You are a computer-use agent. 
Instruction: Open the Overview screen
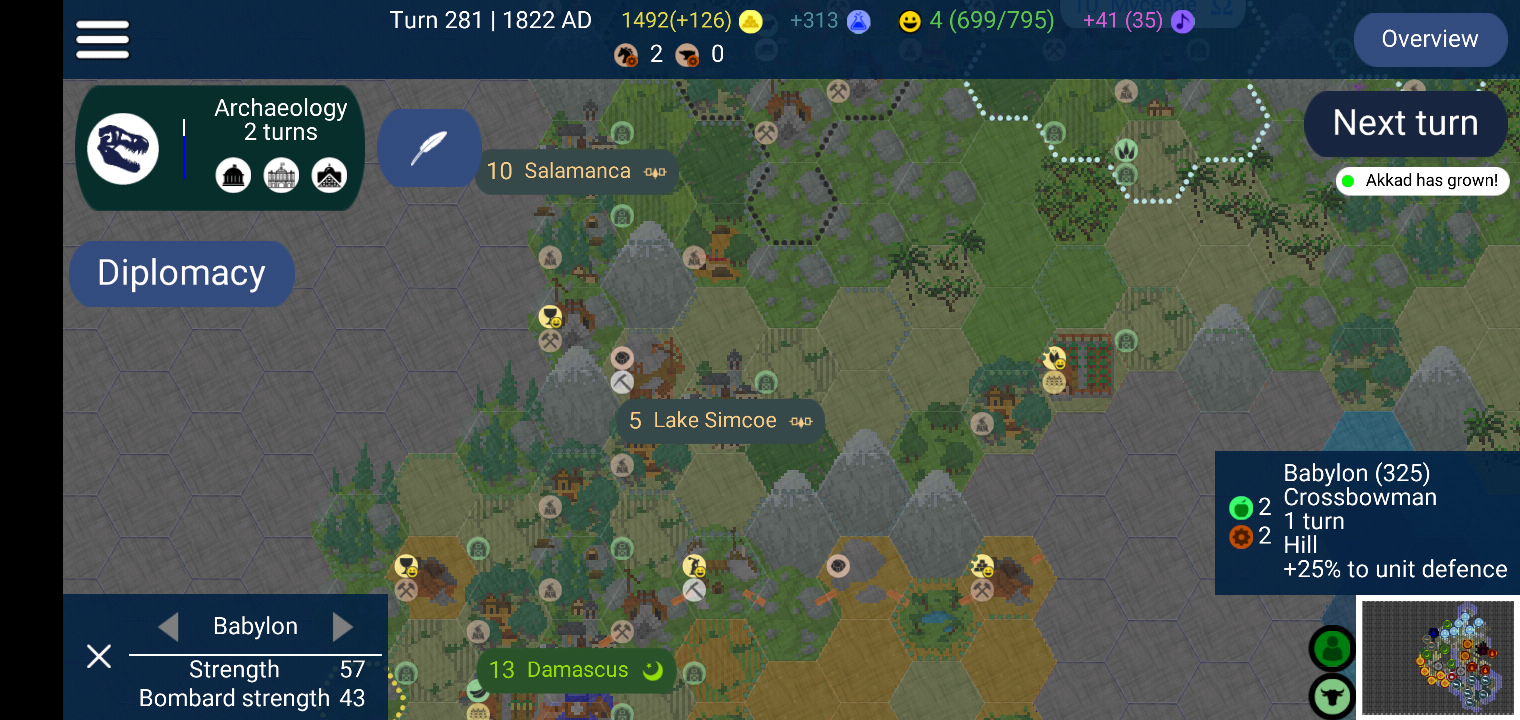pos(1430,39)
